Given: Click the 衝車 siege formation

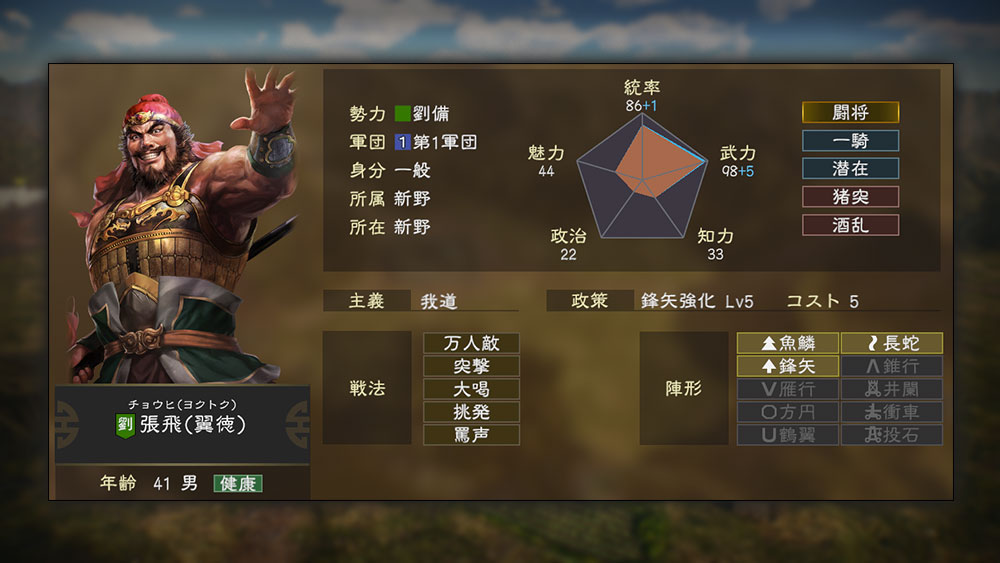Looking at the screenshot, I should (892, 412).
